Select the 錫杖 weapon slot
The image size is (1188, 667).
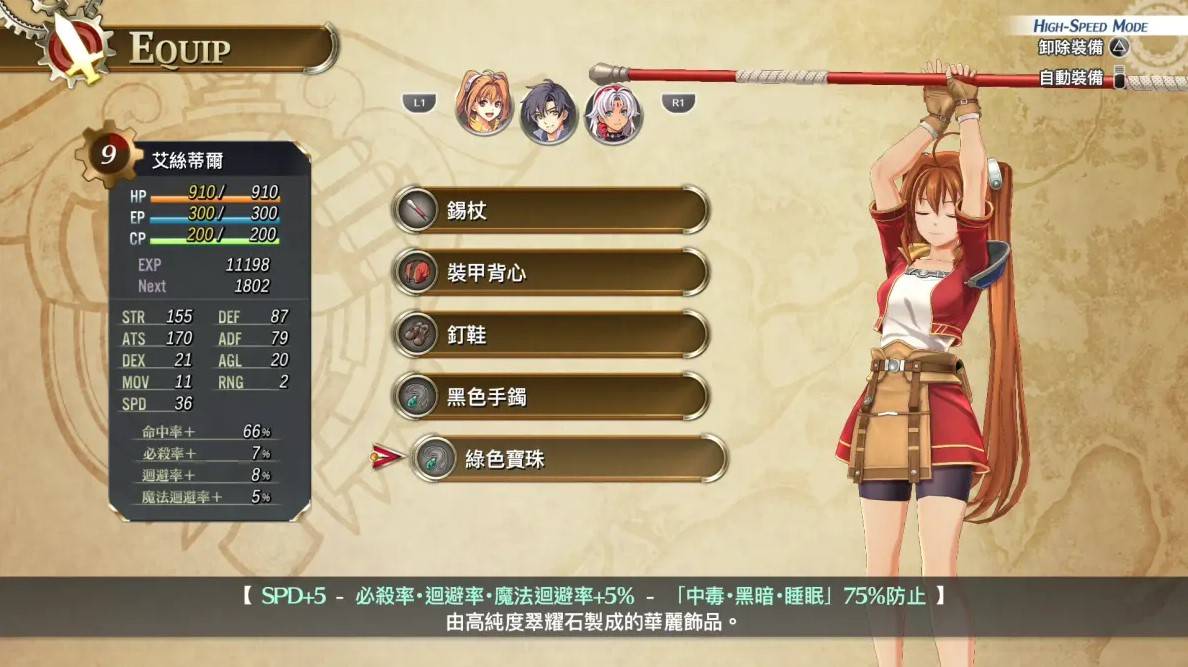pyautogui.click(x=550, y=211)
